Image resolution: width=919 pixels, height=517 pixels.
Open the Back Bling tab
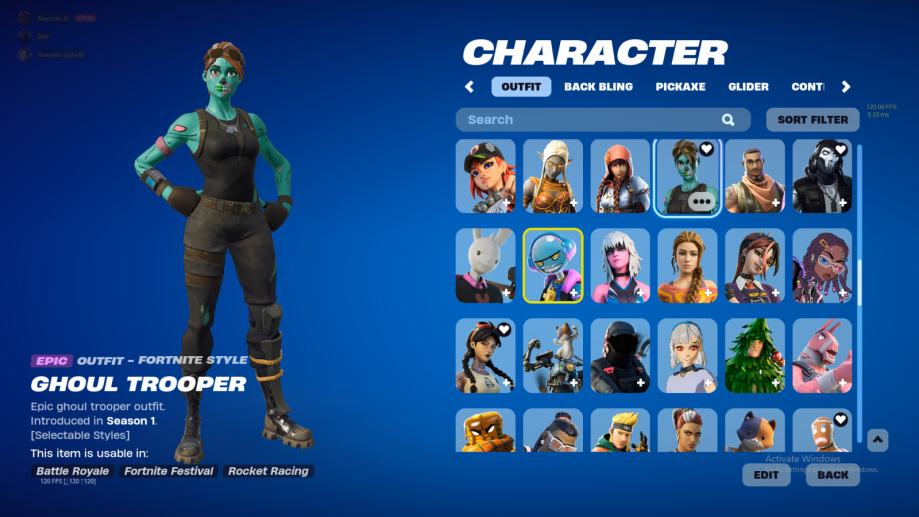pyautogui.click(x=598, y=87)
